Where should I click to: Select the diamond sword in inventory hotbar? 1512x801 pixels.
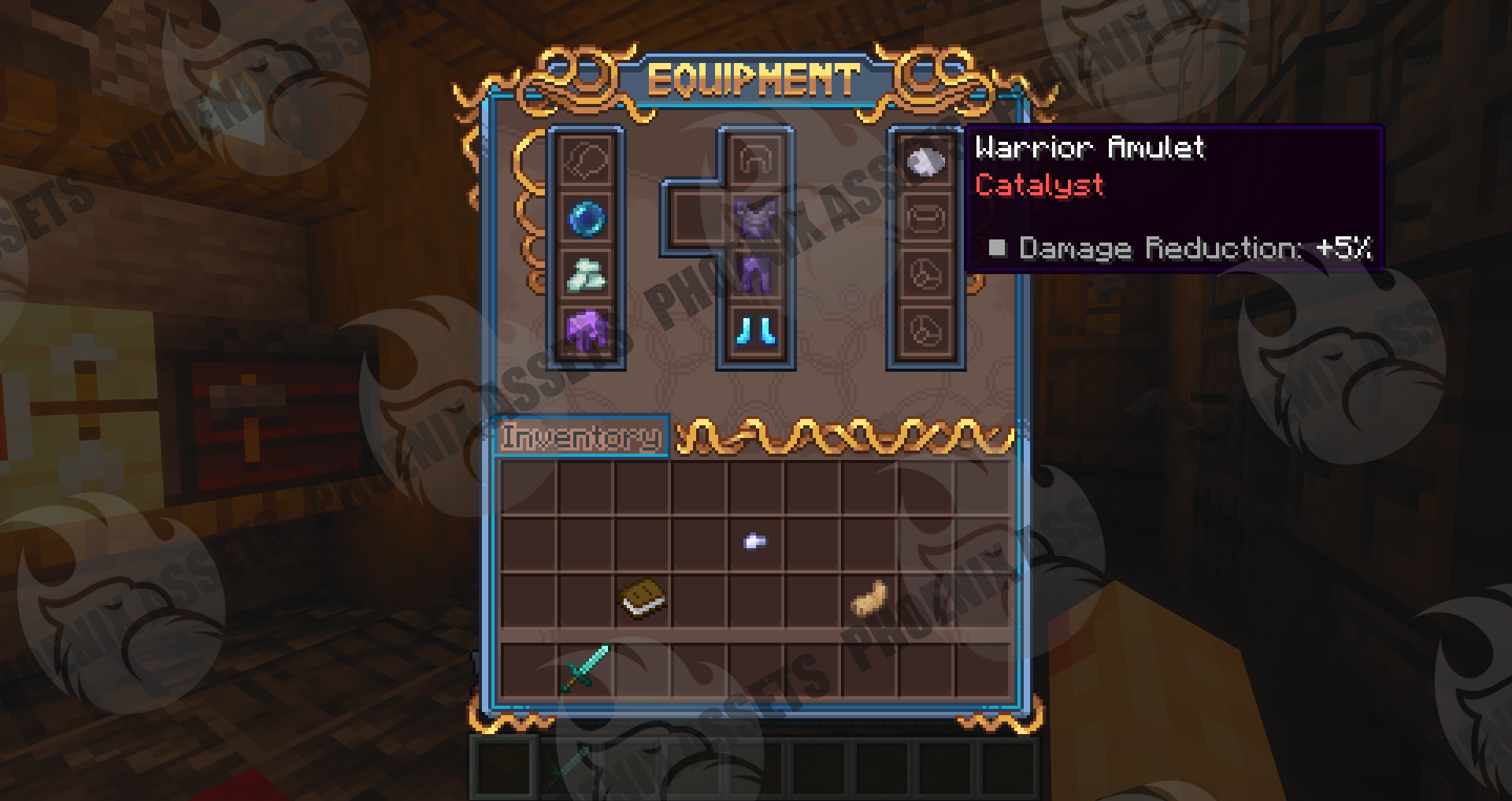point(585,669)
